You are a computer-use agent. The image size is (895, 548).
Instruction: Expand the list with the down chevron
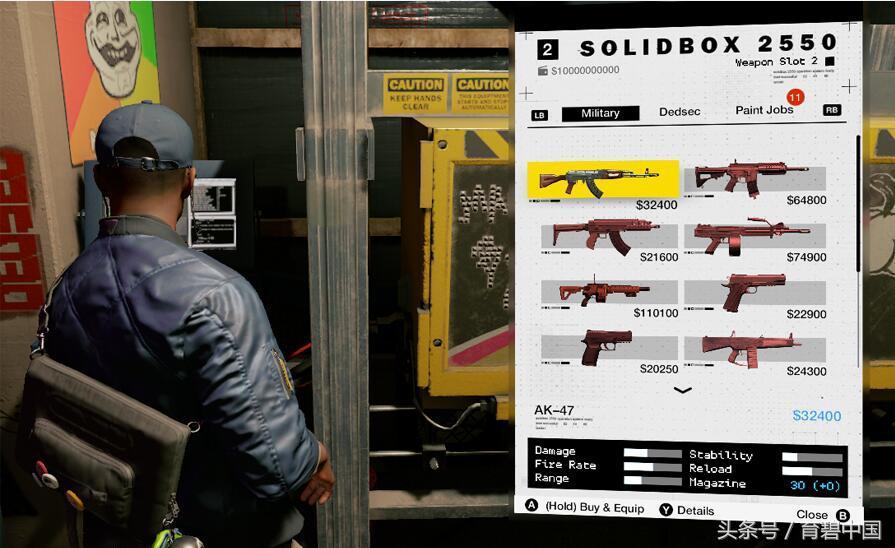(683, 390)
